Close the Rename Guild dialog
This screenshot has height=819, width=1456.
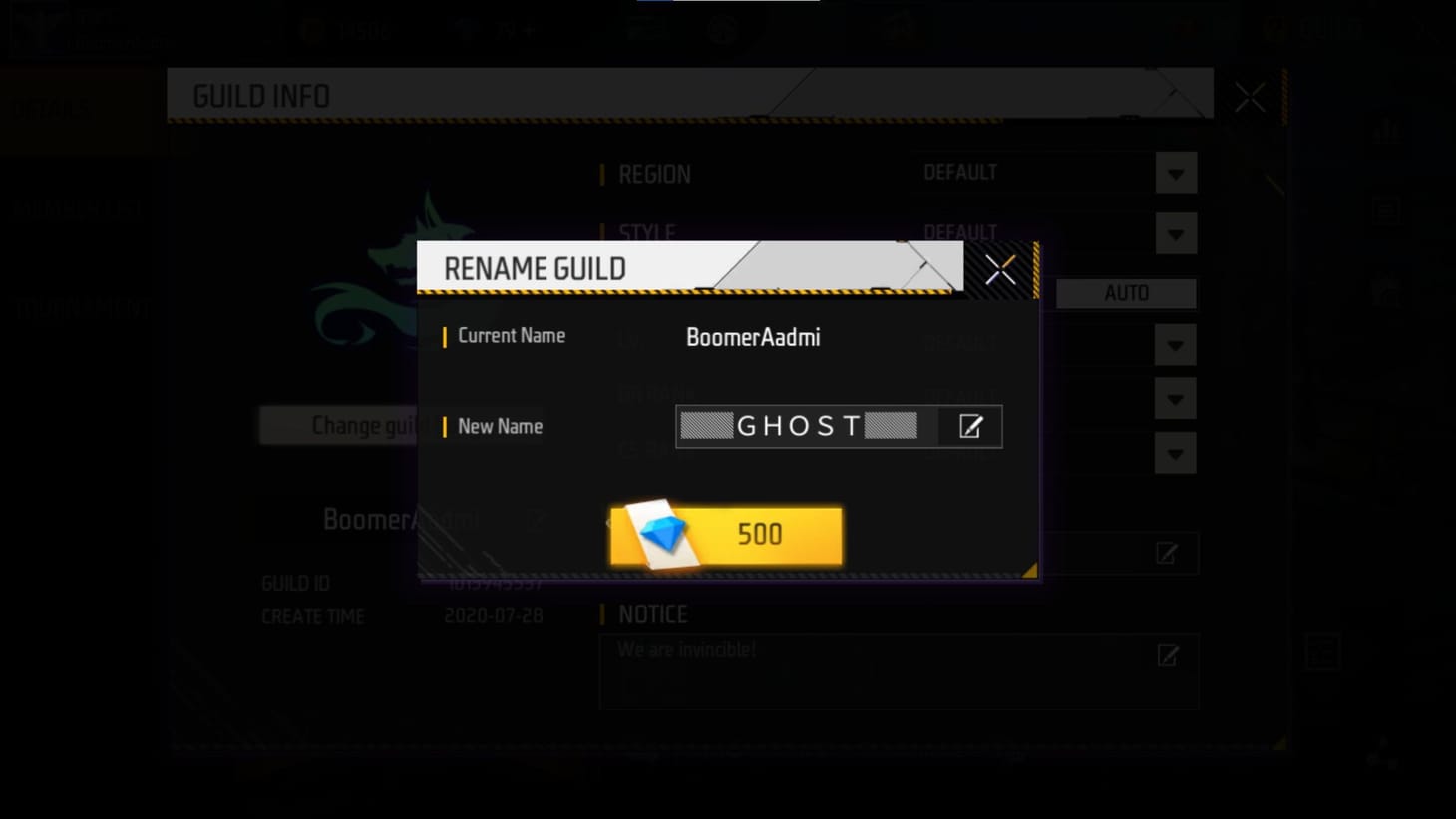point(1000,268)
